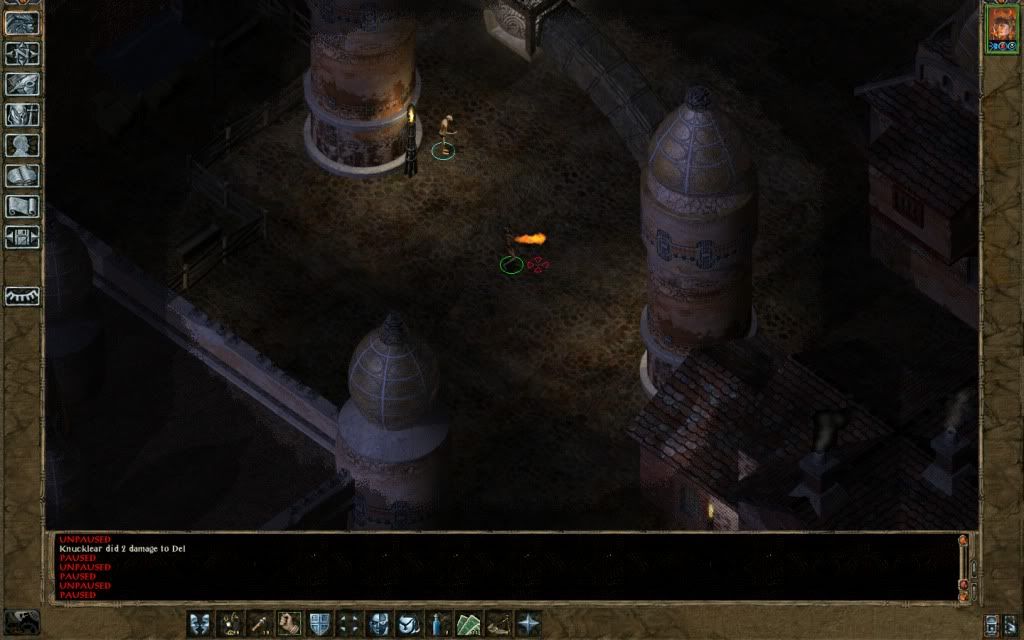
Task: Open the priest scroll
Action: [x=22, y=206]
